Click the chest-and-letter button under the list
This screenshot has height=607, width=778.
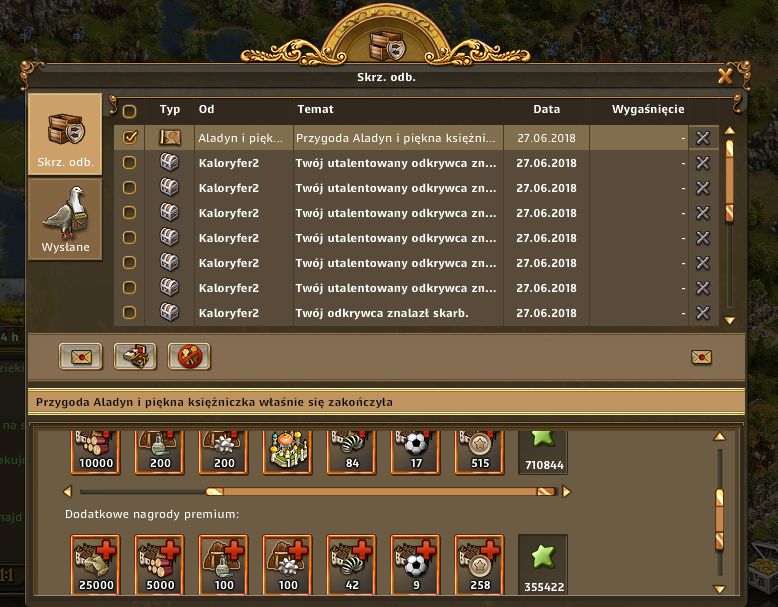(134, 356)
